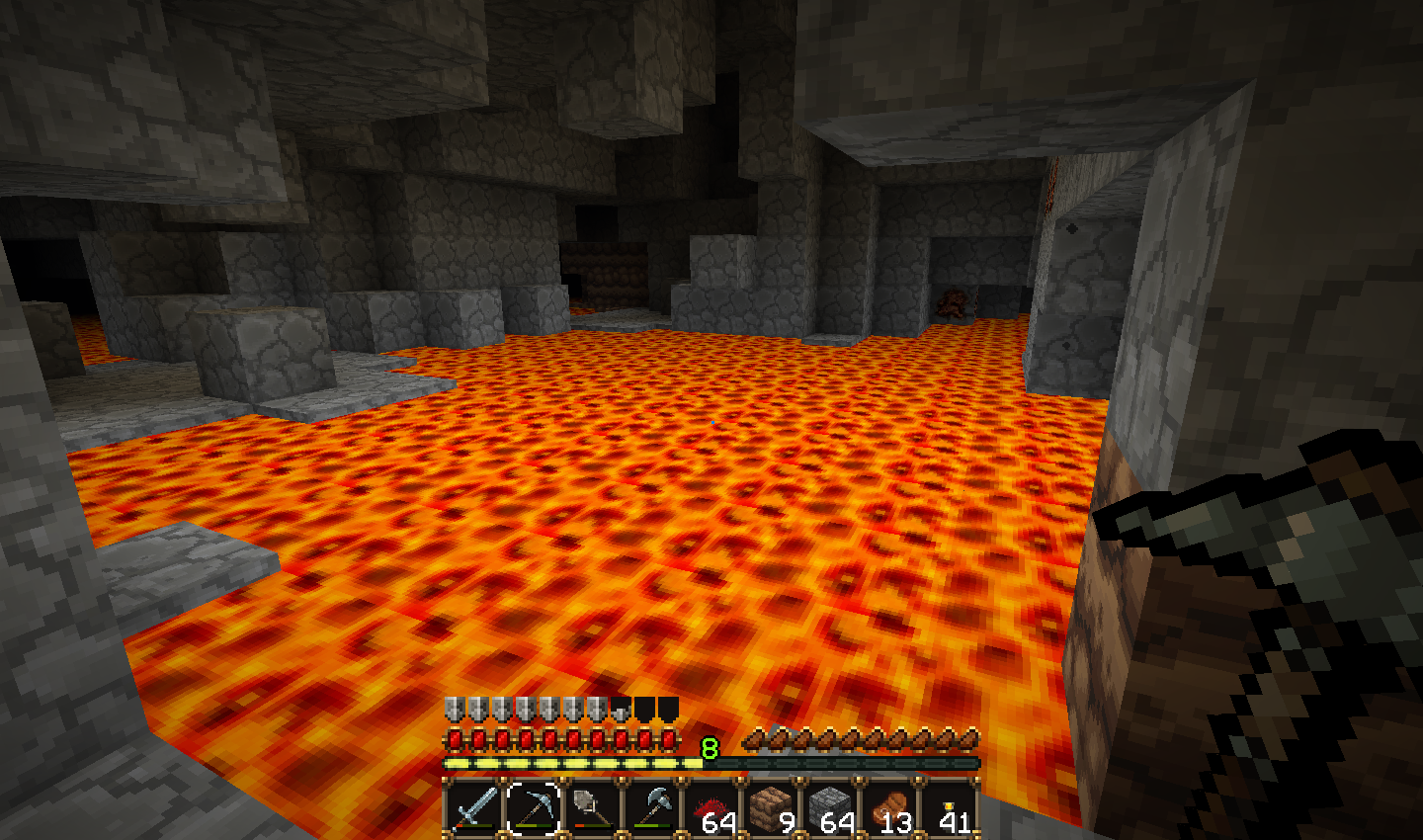Screen dimensions: 1423x840
Task: Select the cobblestone stack of 64
Action: tap(830, 807)
